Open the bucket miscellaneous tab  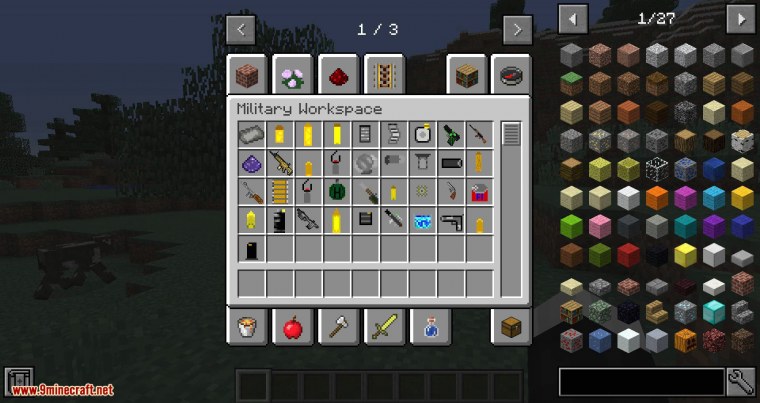tap(246, 326)
